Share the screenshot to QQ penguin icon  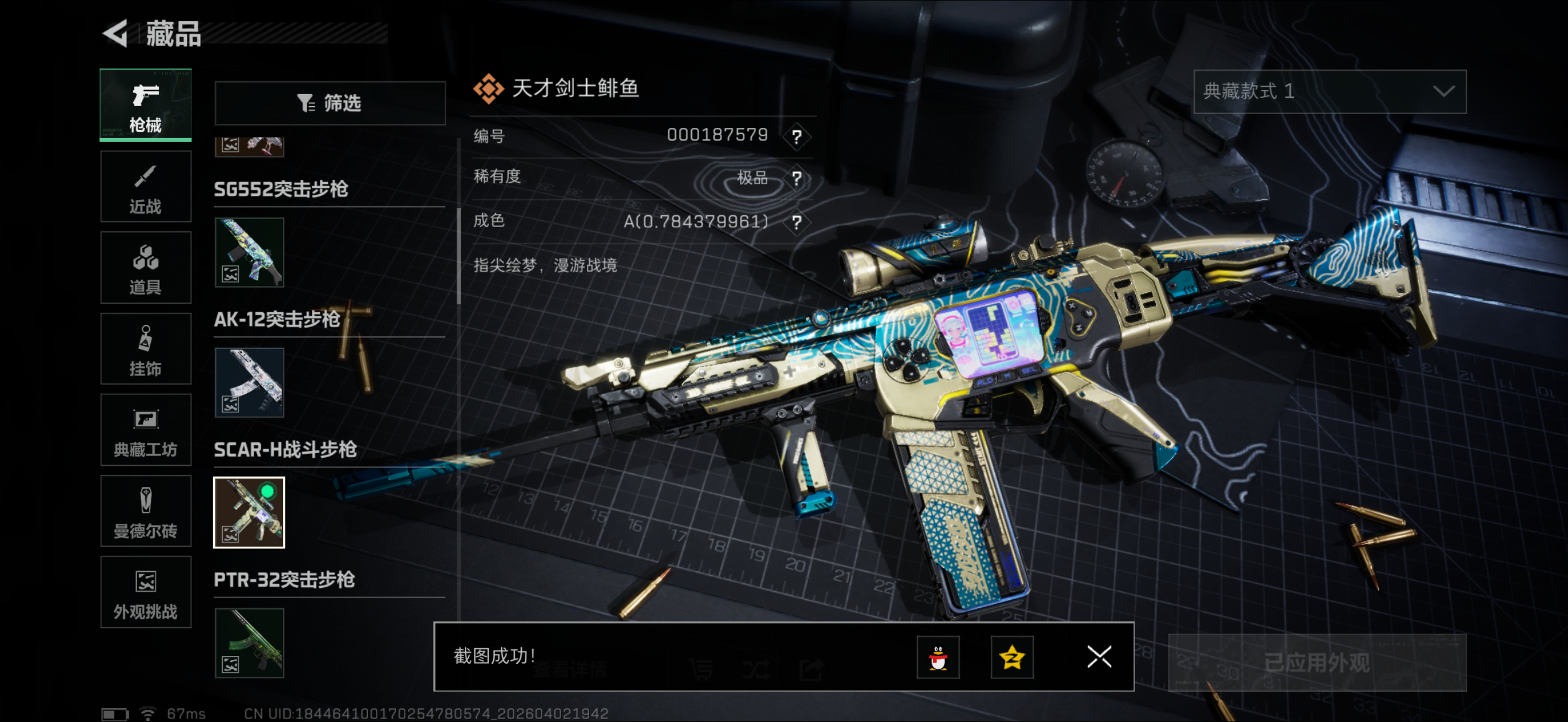tap(938, 657)
